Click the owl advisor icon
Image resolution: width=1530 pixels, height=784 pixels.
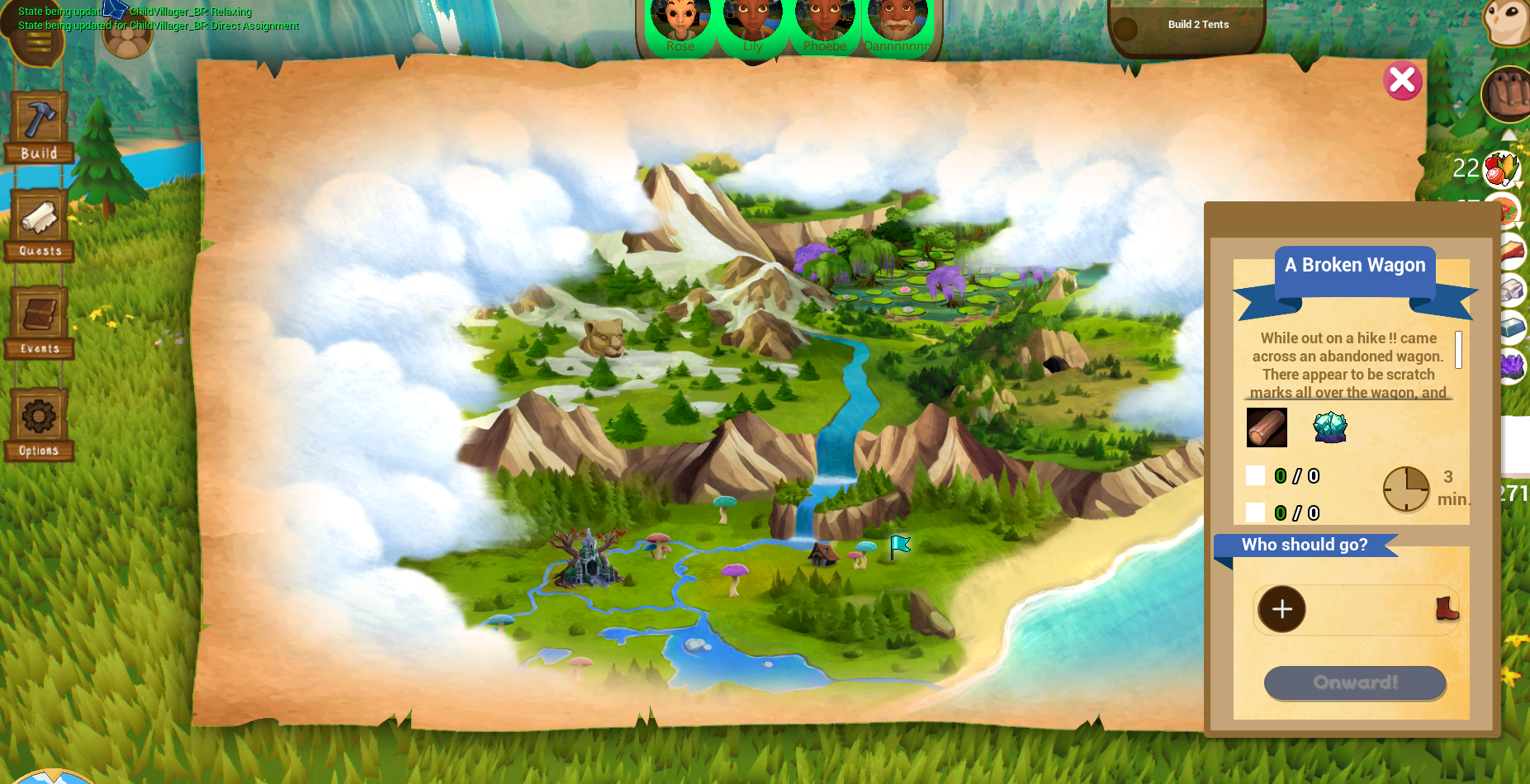[1509, 20]
